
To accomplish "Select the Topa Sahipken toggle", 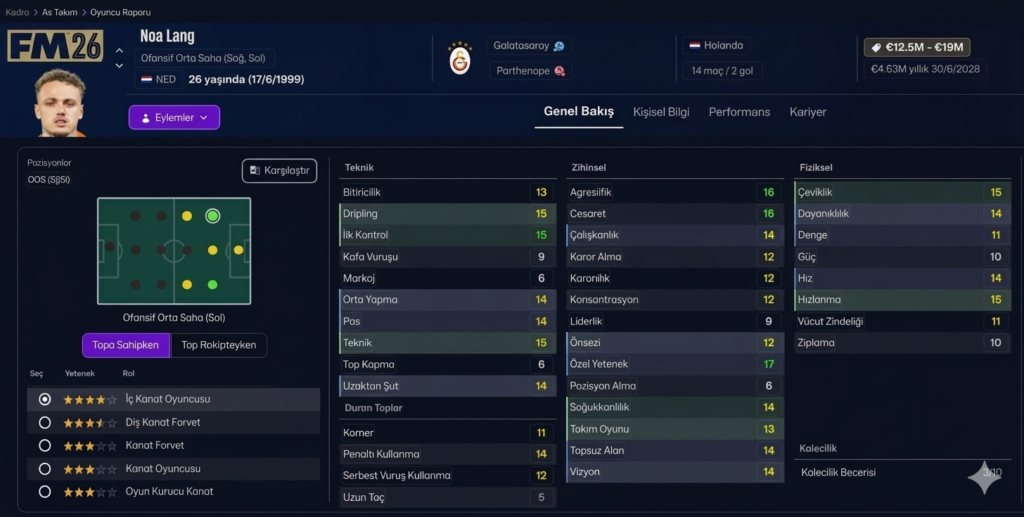I will point(126,345).
